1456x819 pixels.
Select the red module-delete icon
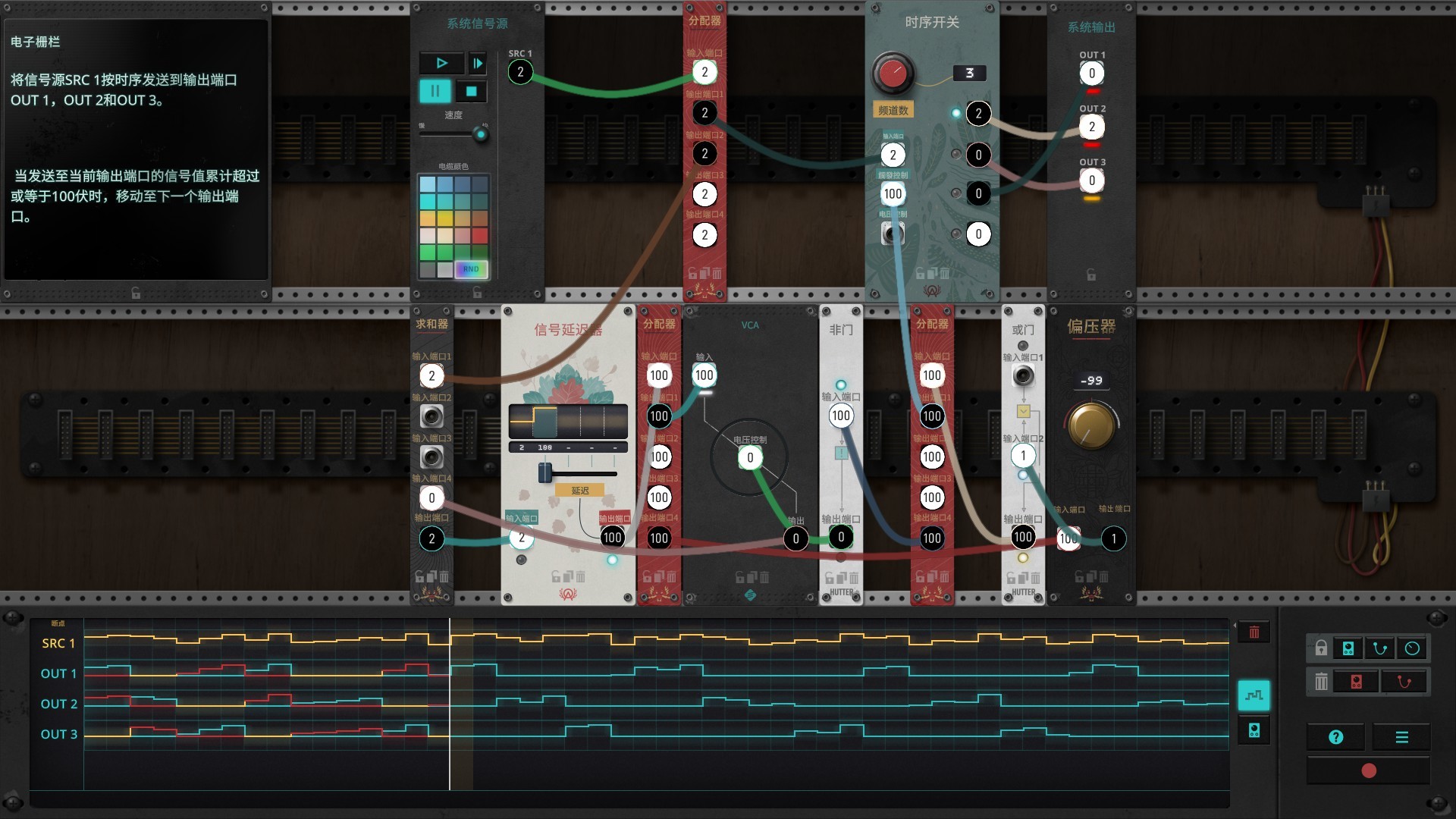pos(1357,681)
